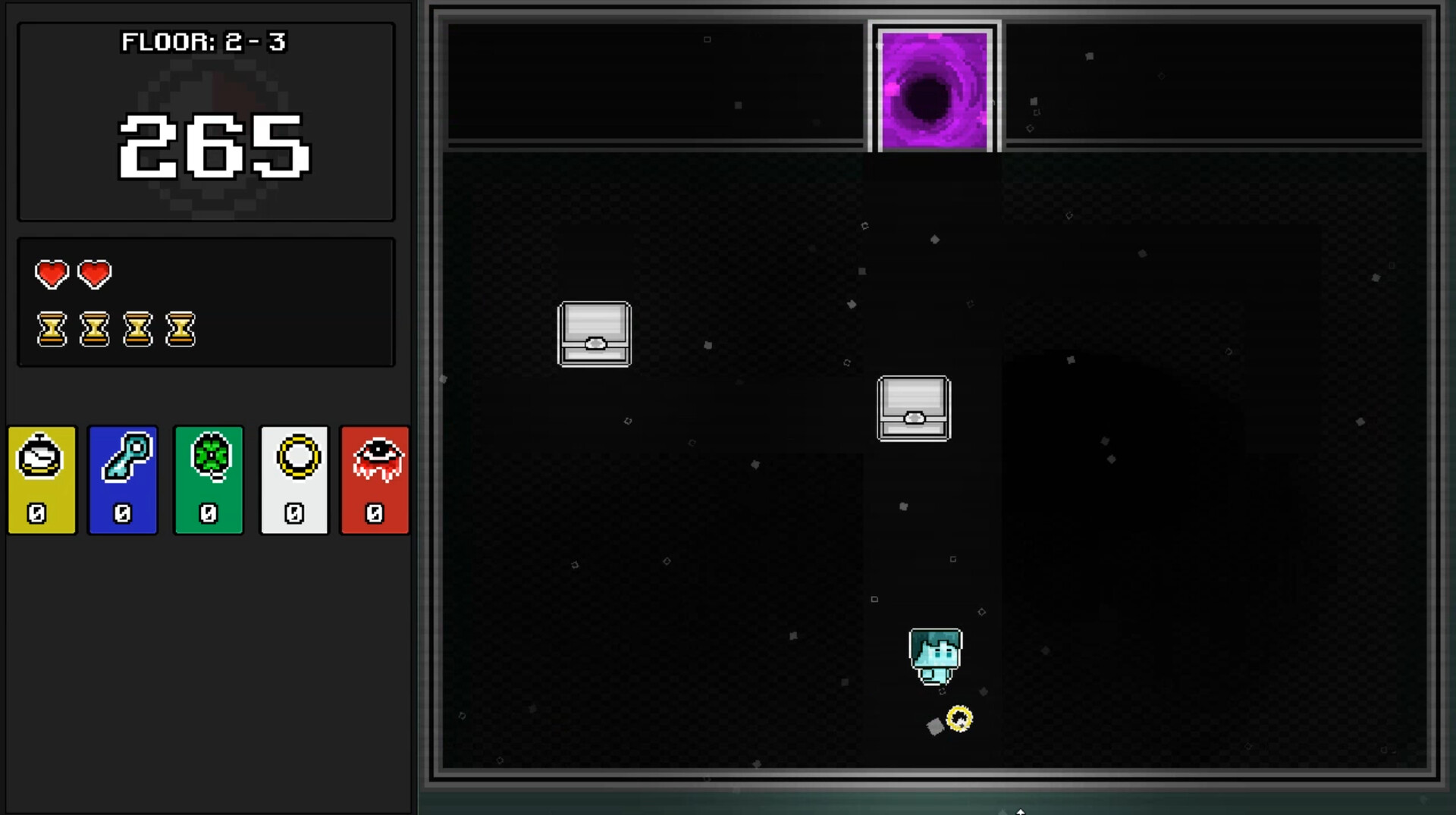This screenshot has height=815, width=1456.
Task: Click the player character sprite
Action: [936, 657]
